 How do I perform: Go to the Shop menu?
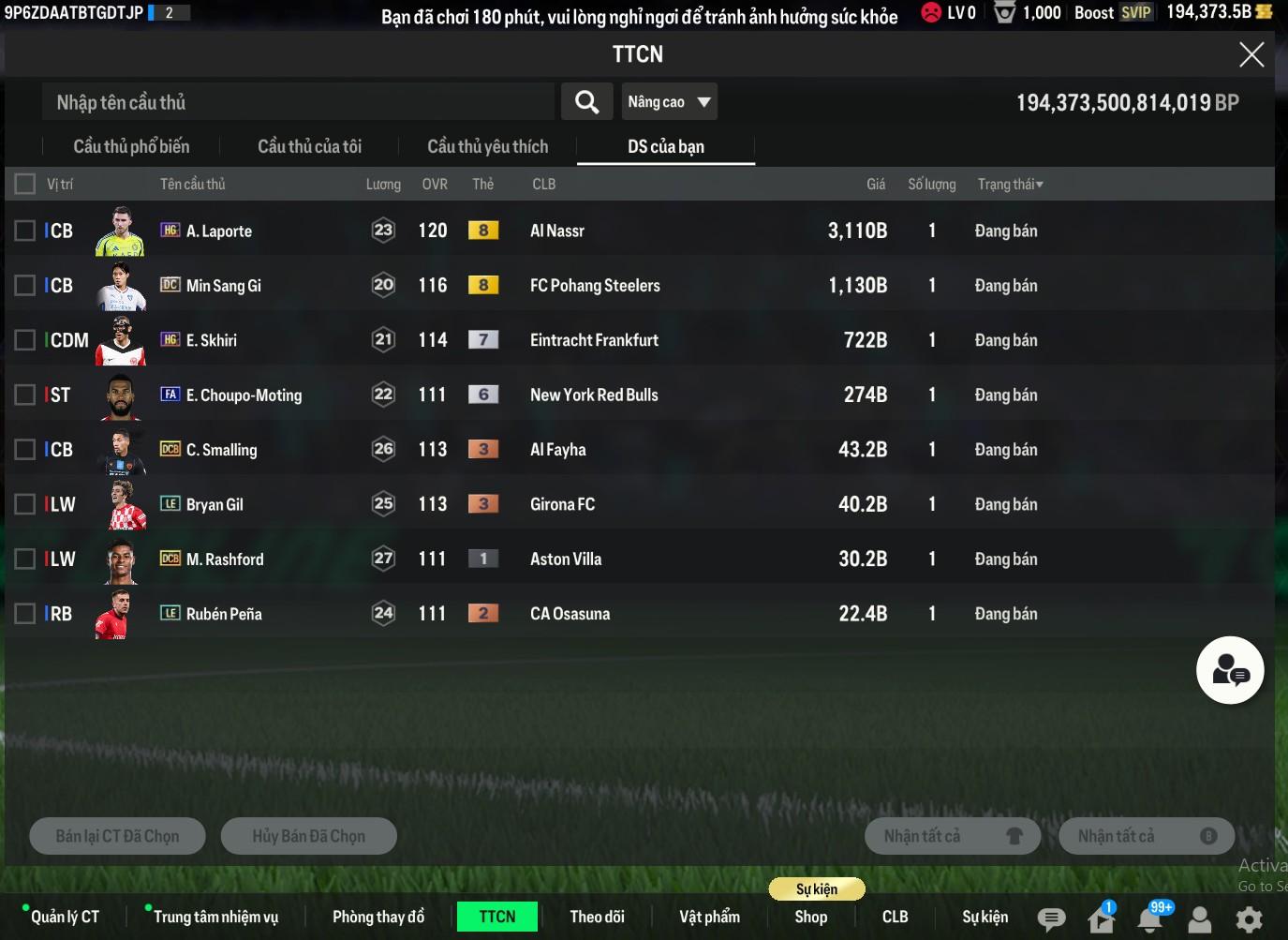[x=810, y=917]
